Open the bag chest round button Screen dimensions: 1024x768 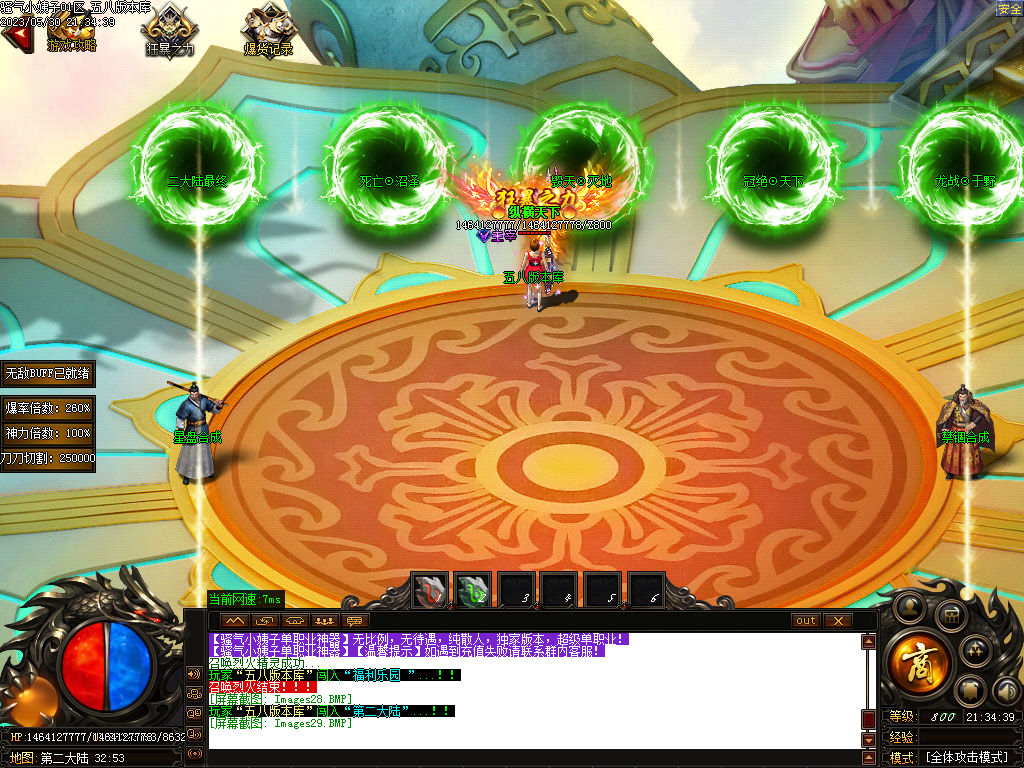951,614
